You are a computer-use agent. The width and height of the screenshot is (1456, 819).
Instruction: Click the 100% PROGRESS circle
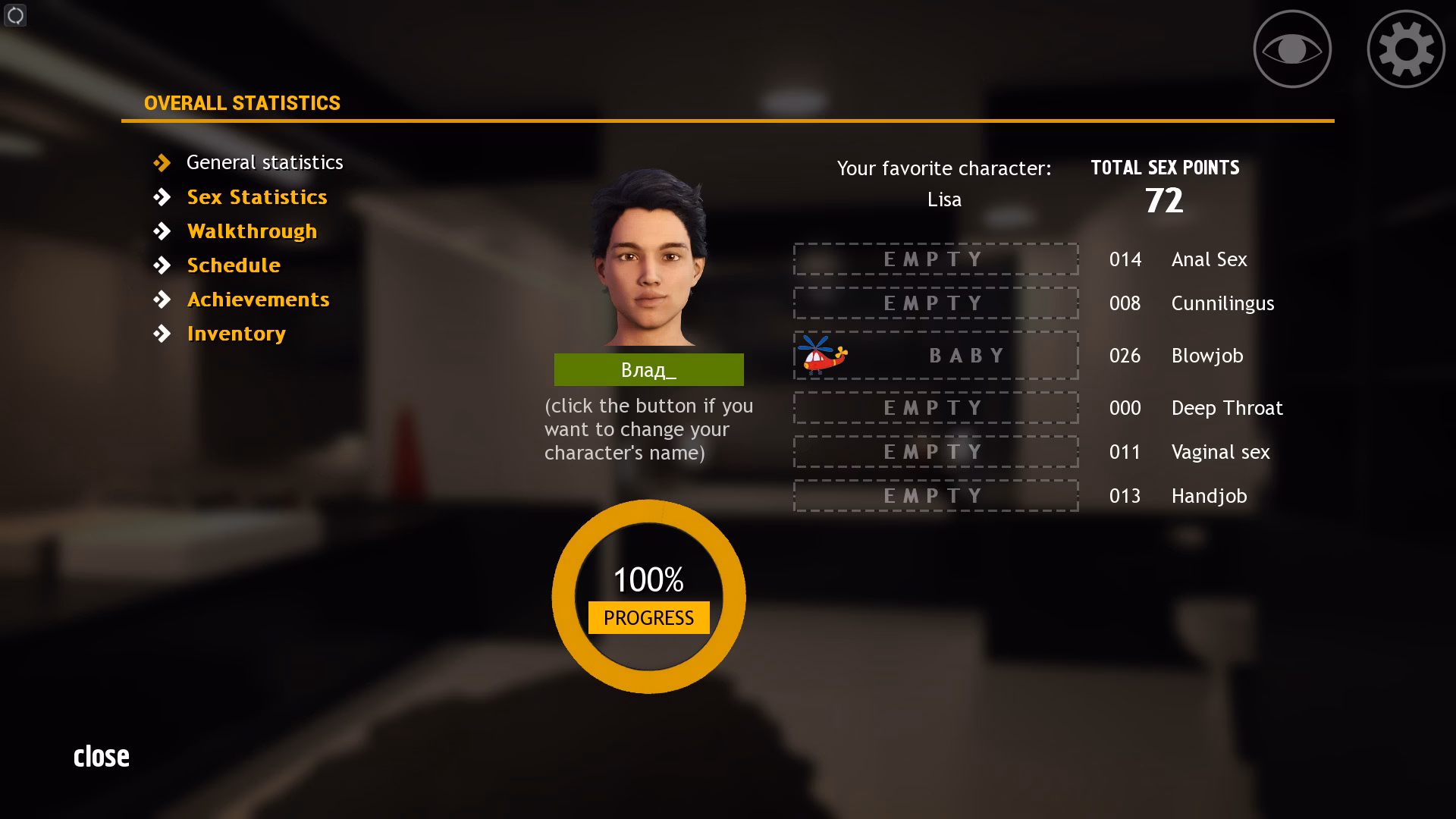tap(648, 597)
